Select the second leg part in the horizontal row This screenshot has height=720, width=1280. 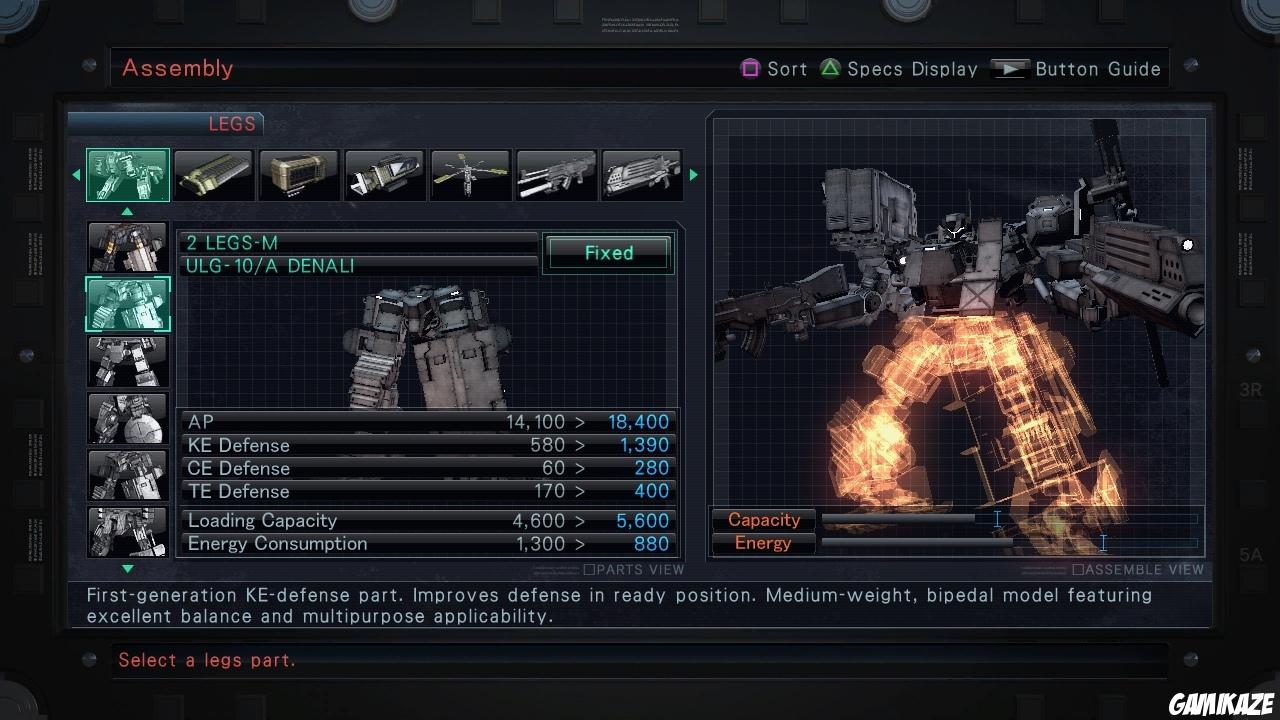point(213,174)
